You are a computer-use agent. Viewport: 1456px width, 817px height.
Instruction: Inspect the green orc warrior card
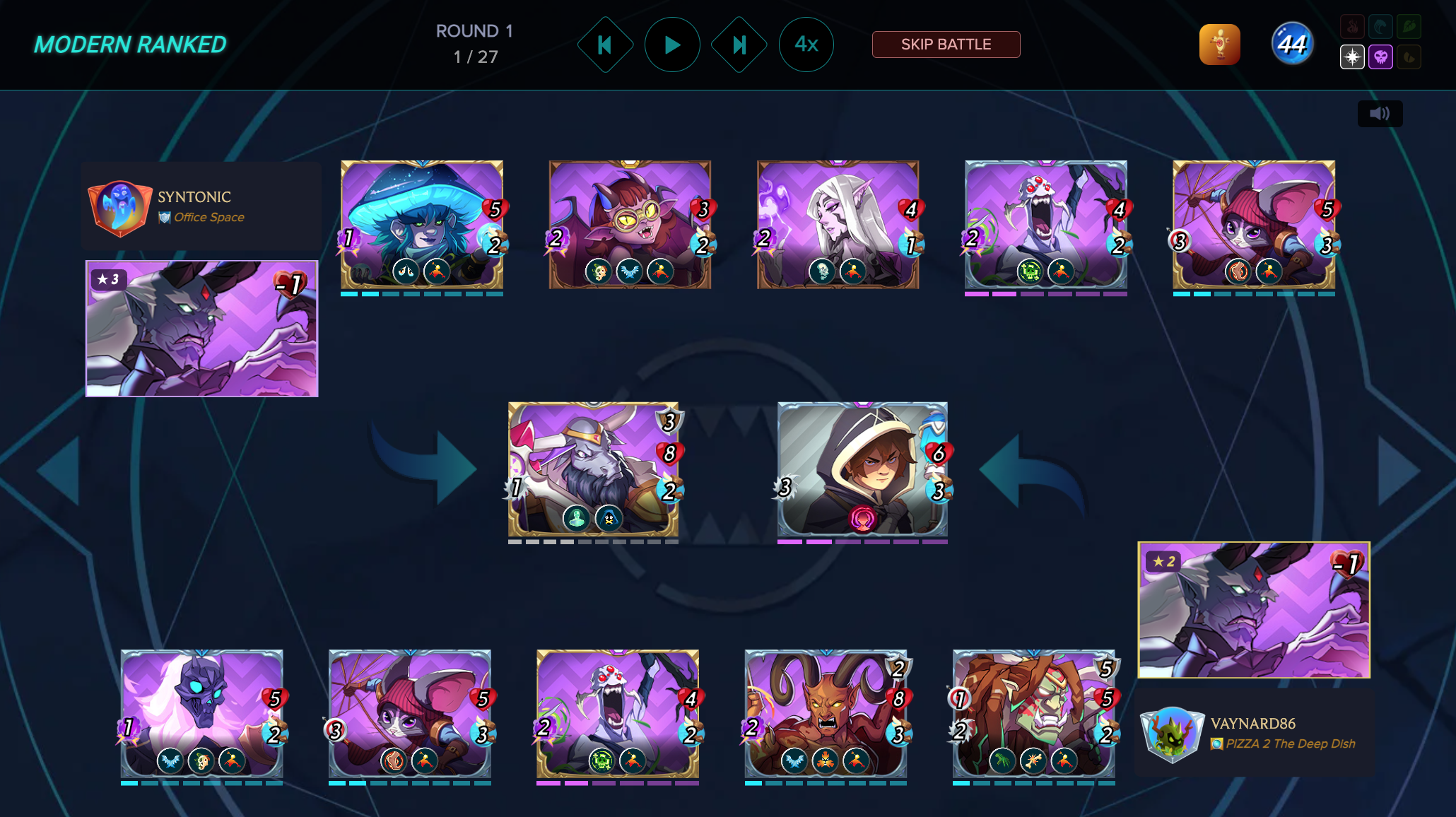[x=1033, y=714]
